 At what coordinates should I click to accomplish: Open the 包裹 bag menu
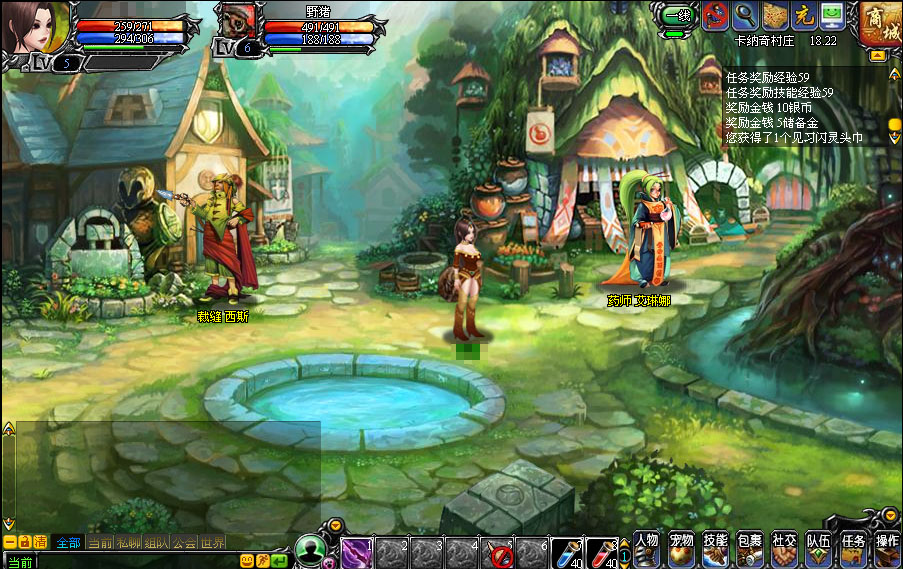click(750, 548)
